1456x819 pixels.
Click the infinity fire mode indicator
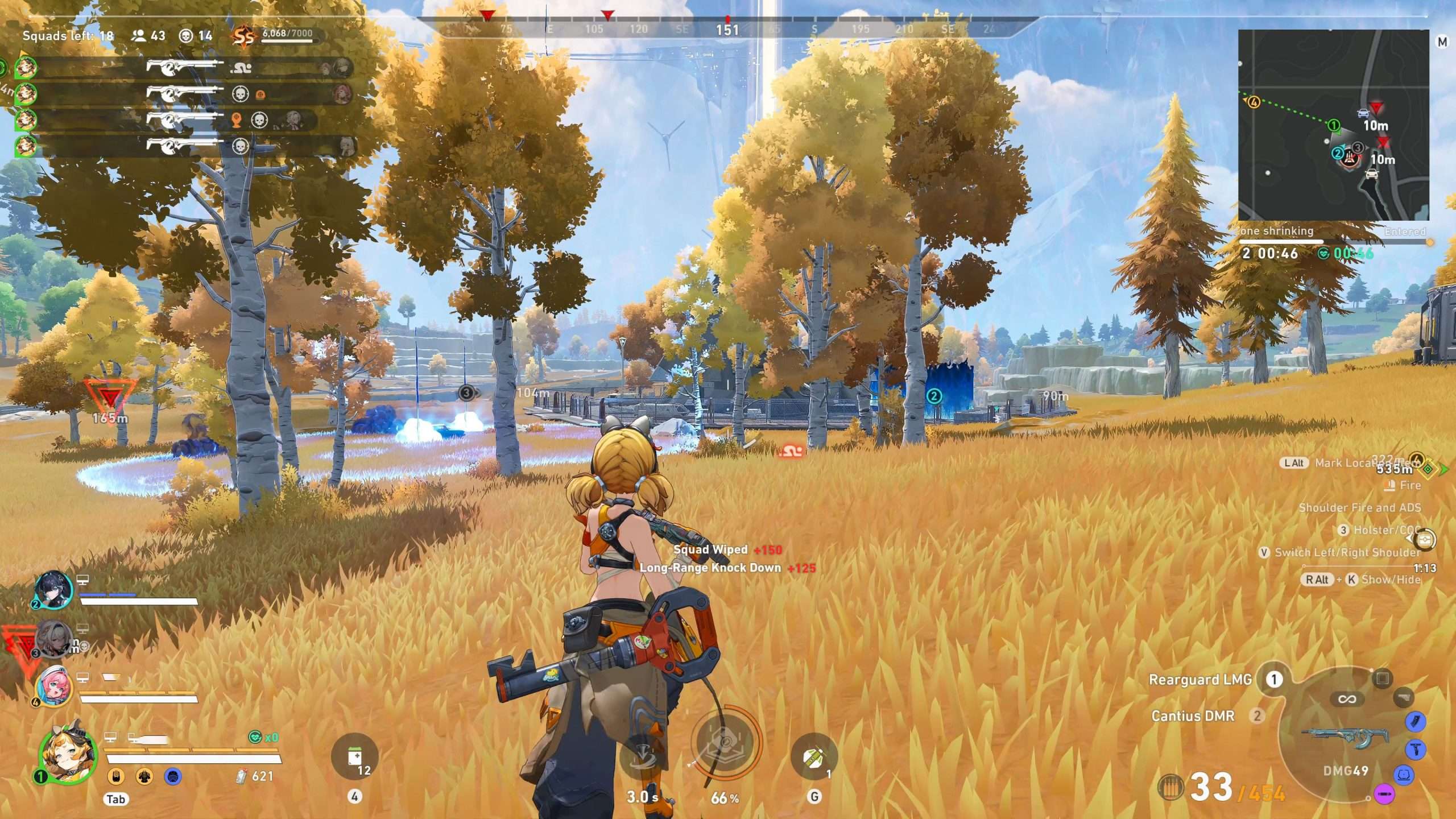1347,699
